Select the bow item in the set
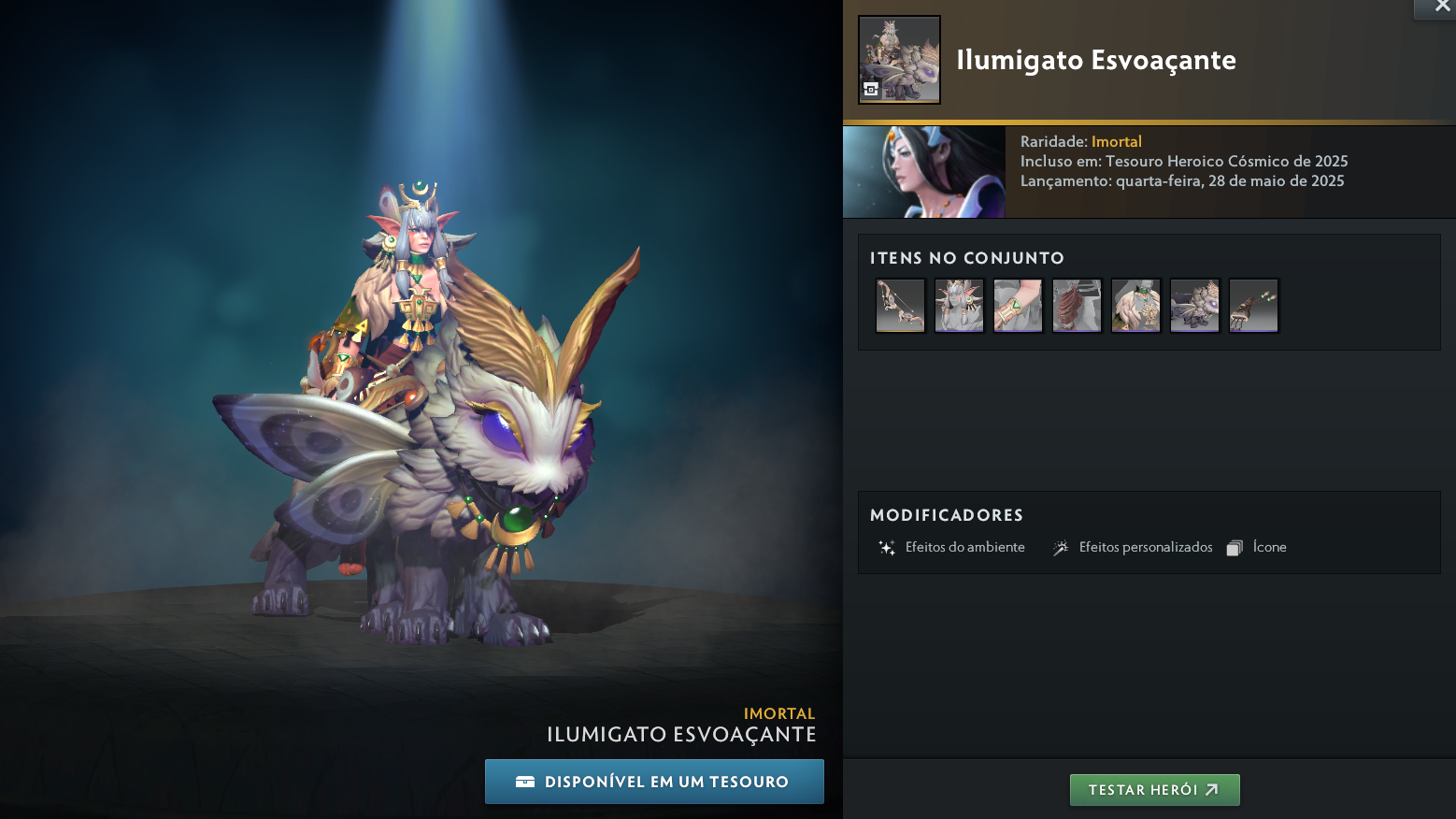This screenshot has height=819, width=1456. pyautogui.click(x=900, y=305)
